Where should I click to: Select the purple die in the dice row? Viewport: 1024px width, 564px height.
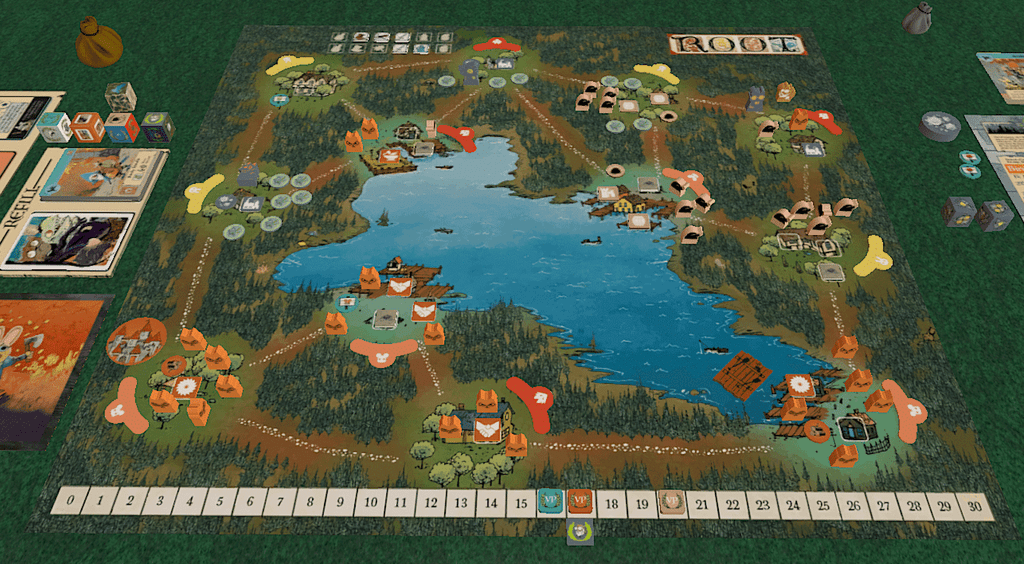click(x=156, y=127)
